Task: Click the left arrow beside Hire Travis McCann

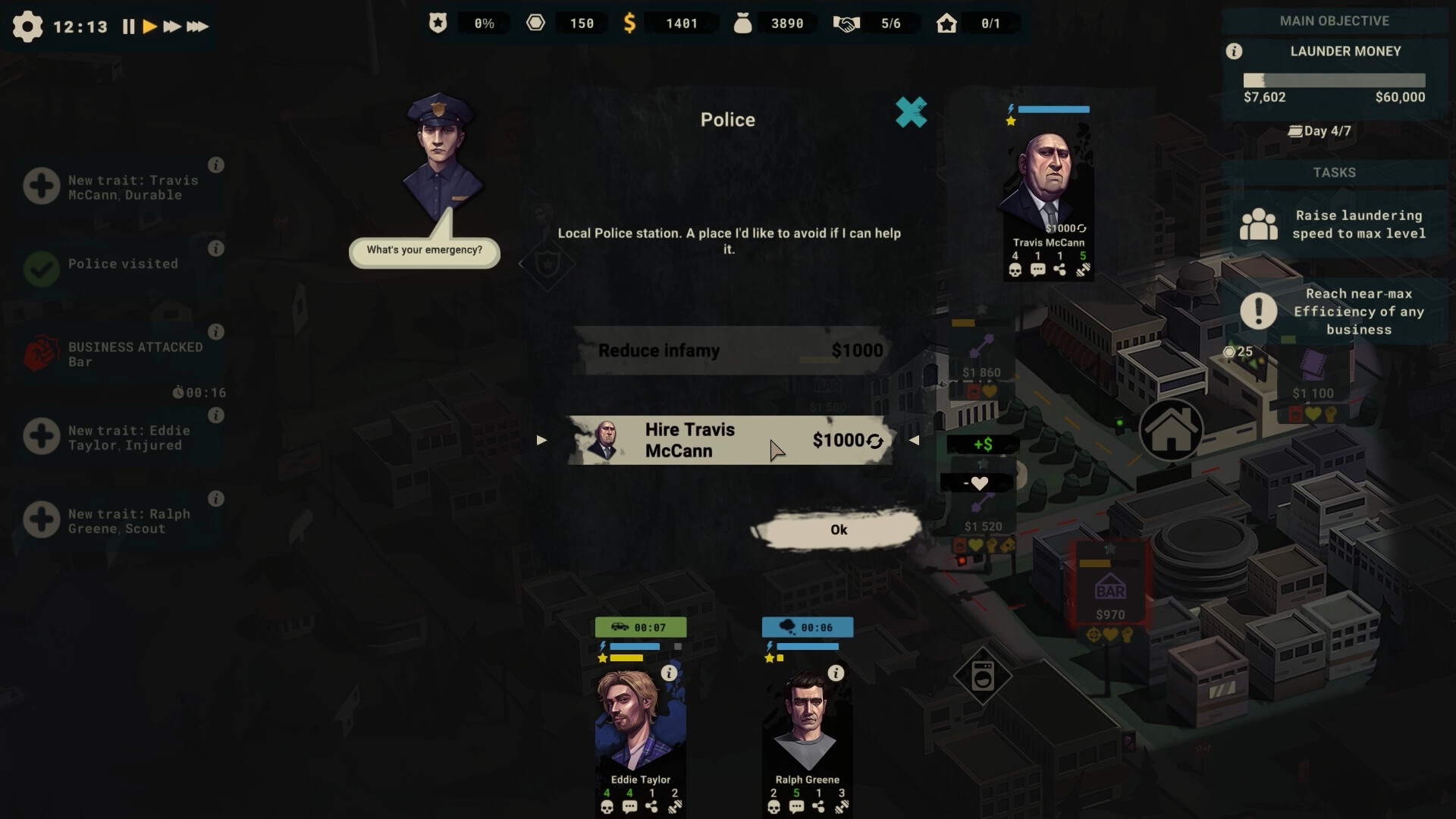Action: point(541,440)
